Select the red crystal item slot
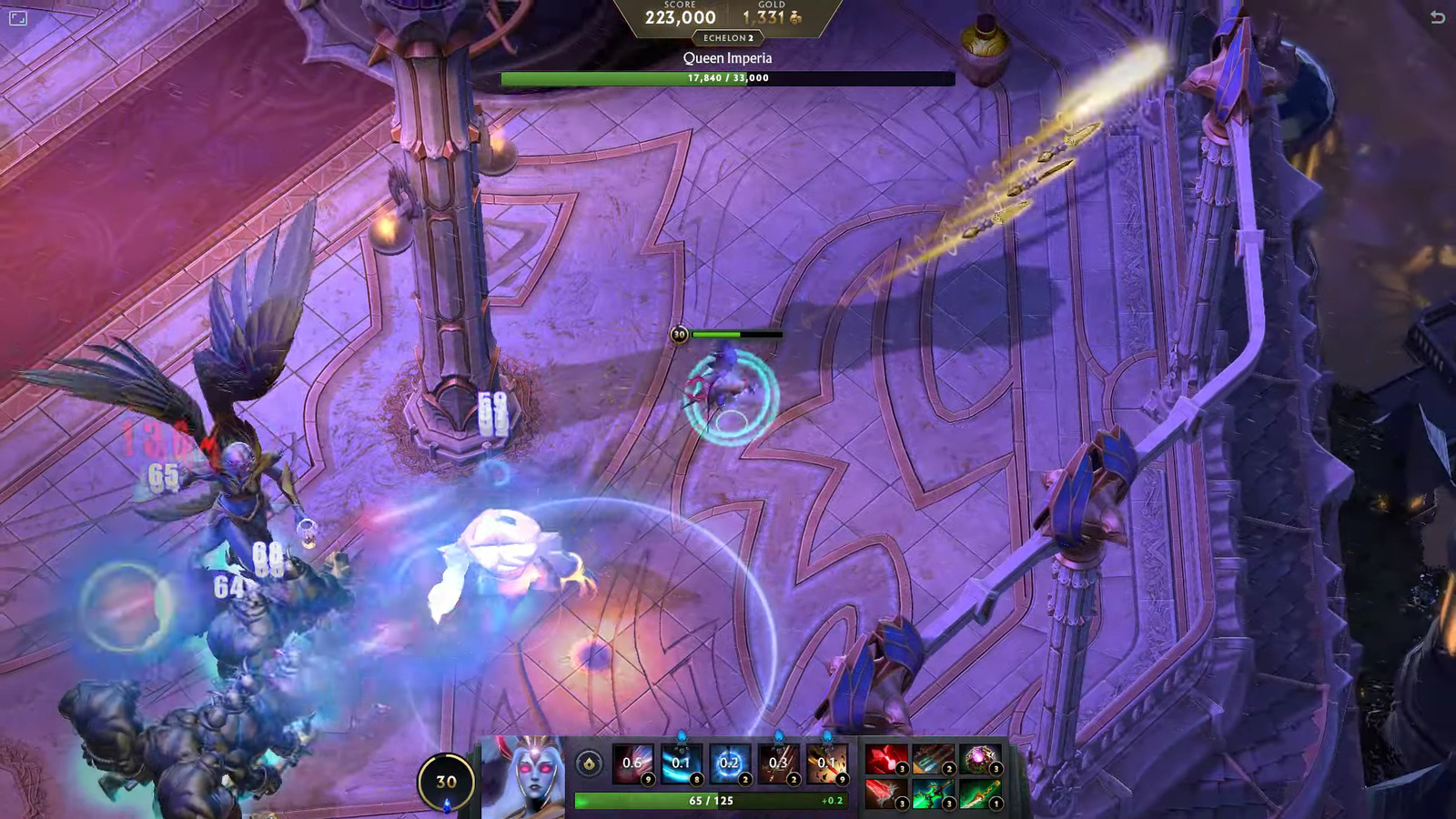 885,759
